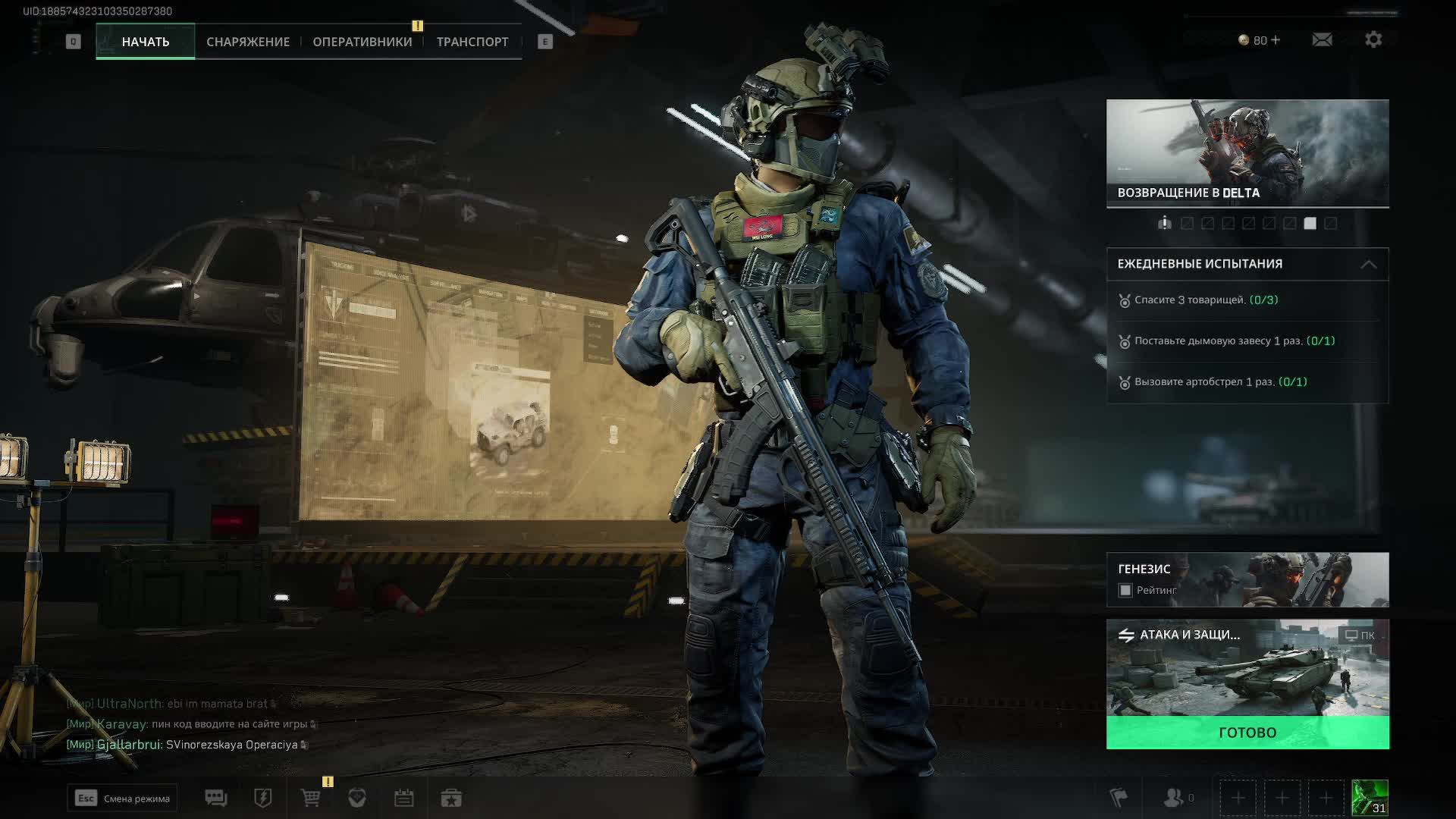Viewport: 1456px width, 819px height.
Task: Switch to the Начать tab
Action: click(145, 42)
